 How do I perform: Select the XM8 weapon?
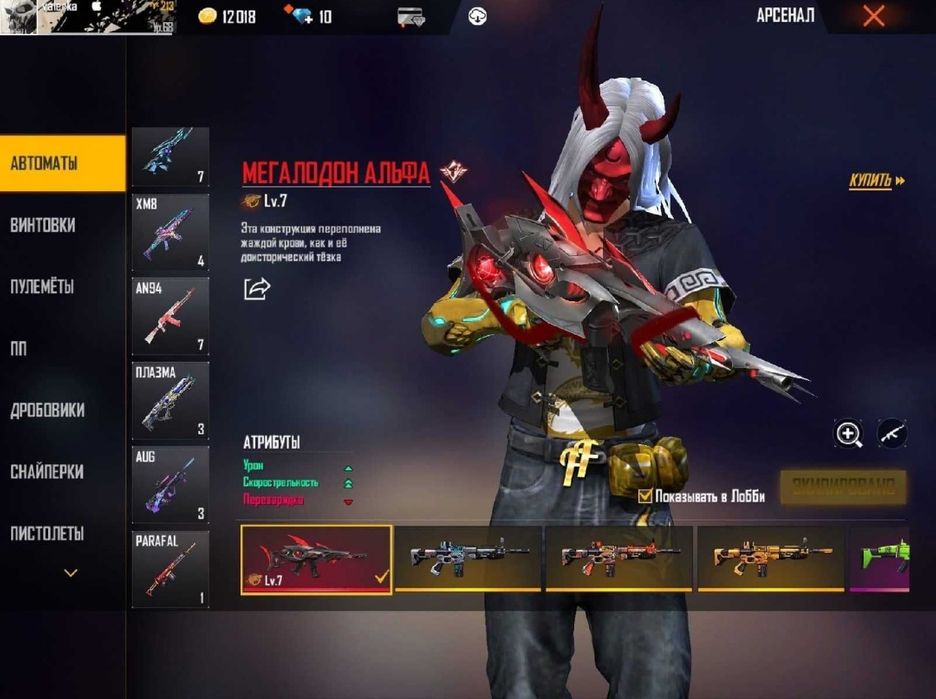coord(170,232)
